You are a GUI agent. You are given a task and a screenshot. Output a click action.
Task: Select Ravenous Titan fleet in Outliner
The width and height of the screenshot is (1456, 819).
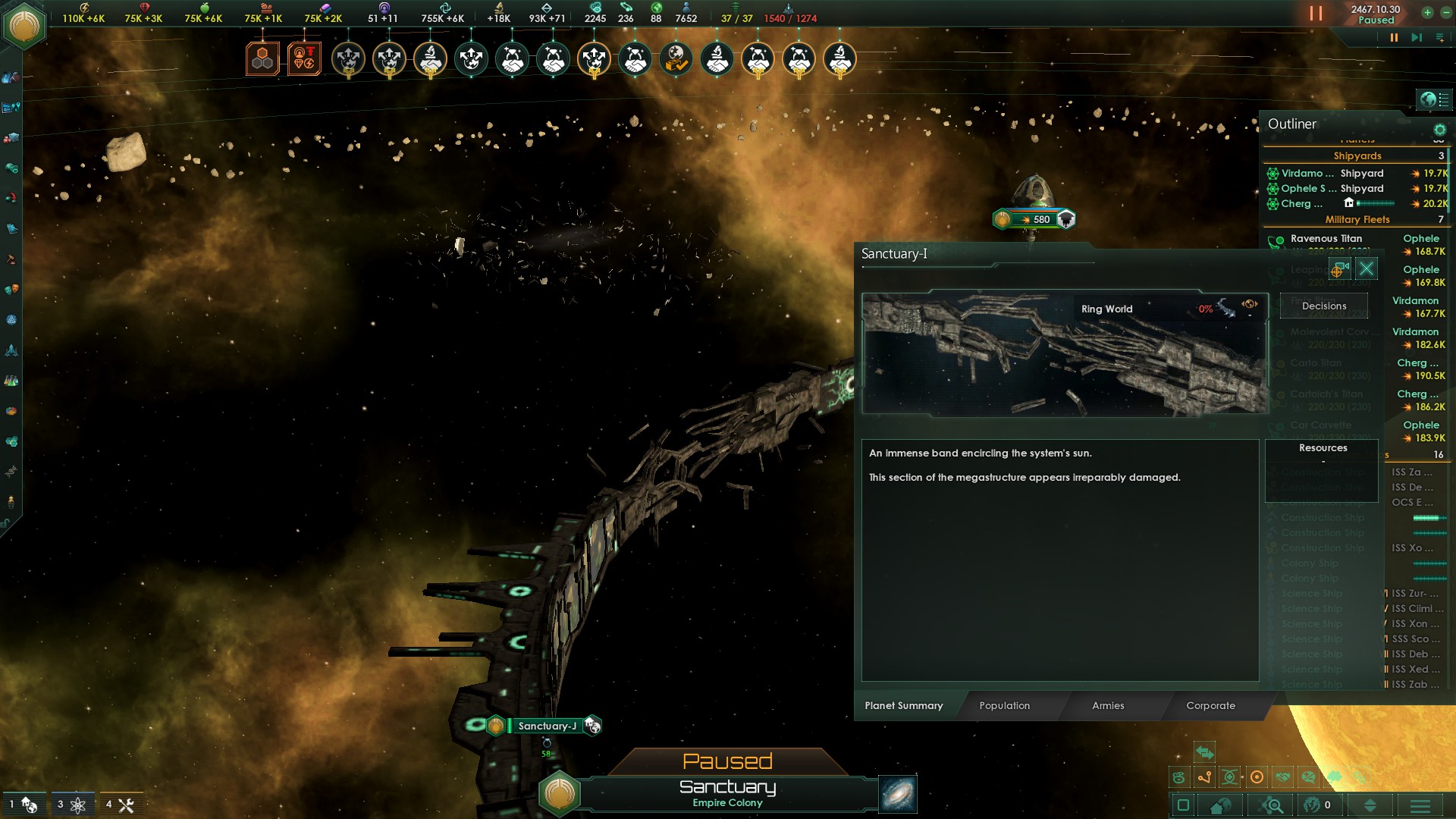click(x=1326, y=239)
